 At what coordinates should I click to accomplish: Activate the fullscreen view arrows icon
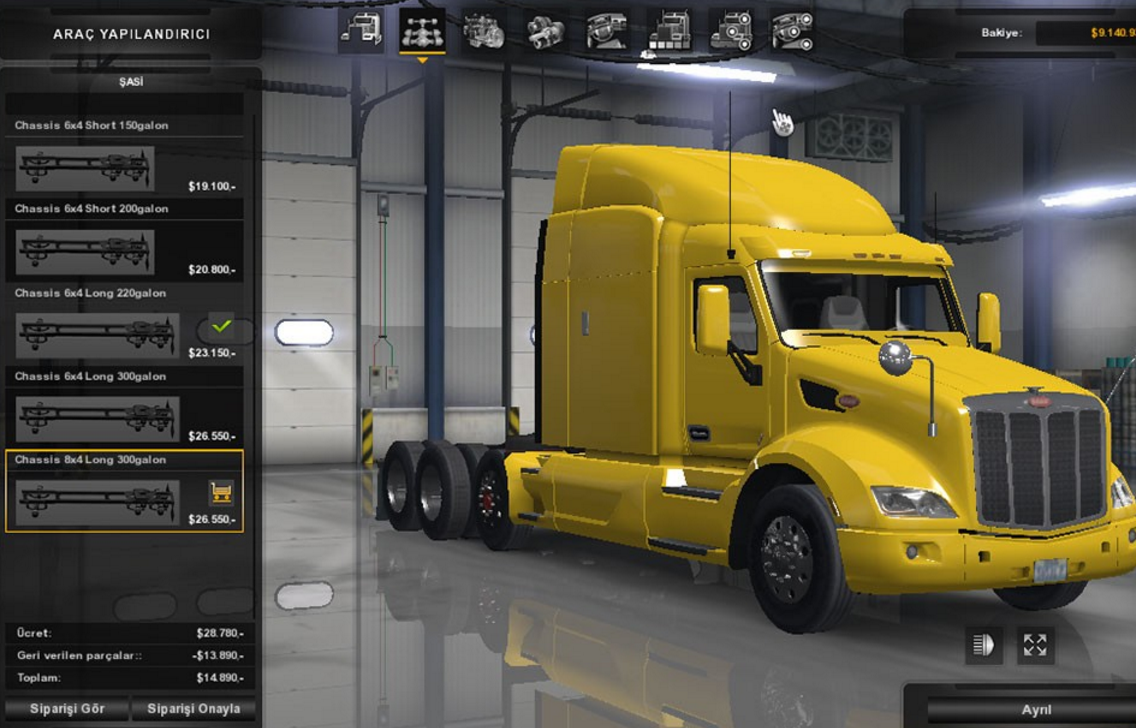coord(1035,645)
